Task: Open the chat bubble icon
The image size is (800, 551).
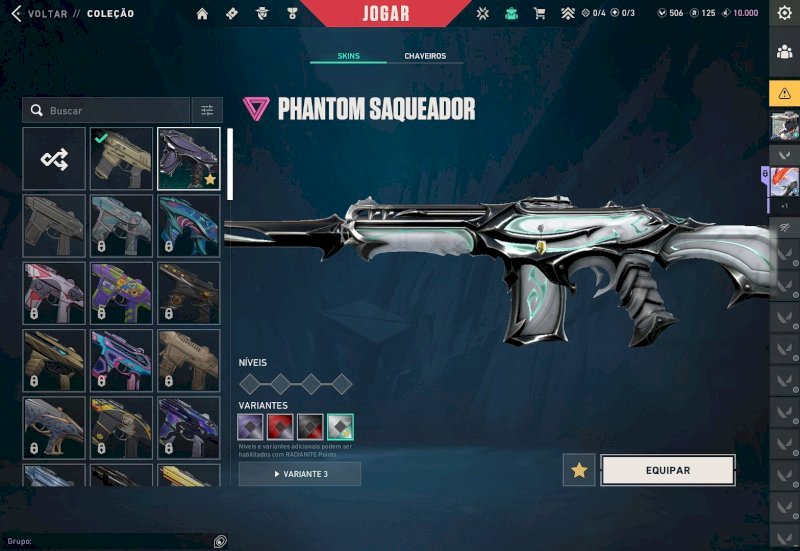Action: point(220,541)
